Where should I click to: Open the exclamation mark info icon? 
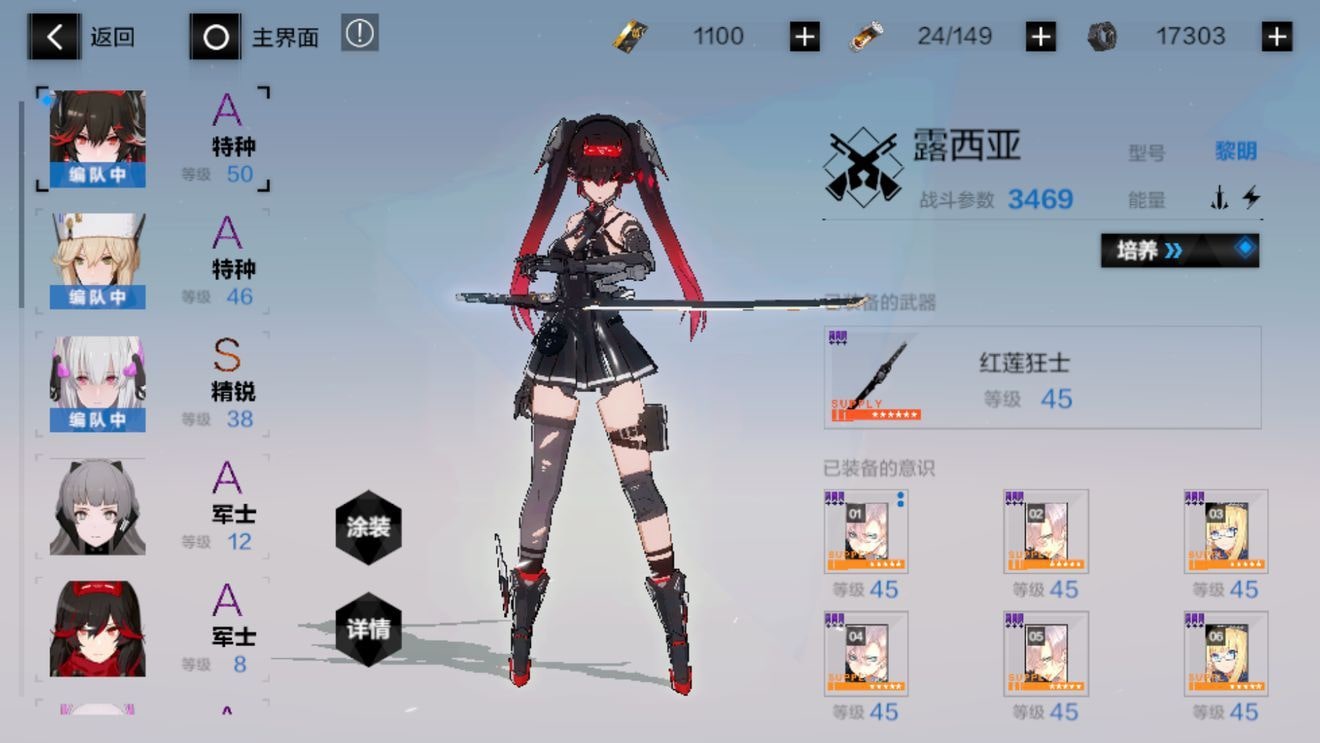pos(359,33)
